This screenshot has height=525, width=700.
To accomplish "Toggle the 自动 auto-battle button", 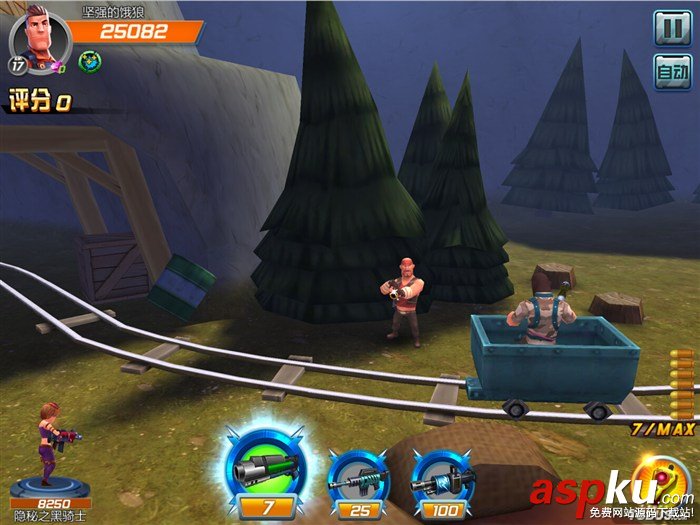I will tap(672, 72).
